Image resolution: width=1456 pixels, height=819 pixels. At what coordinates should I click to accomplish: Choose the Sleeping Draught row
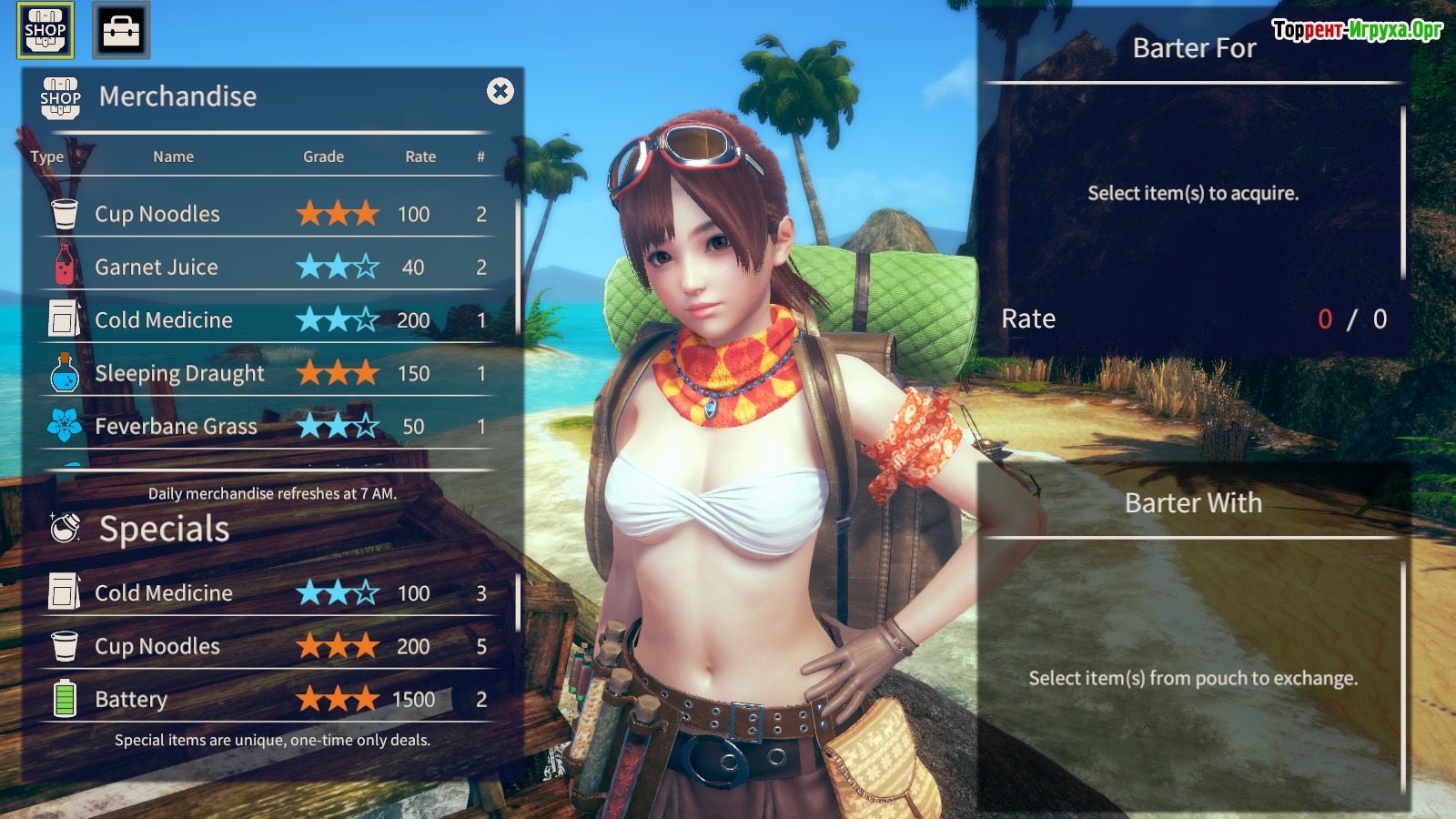(179, 373)
